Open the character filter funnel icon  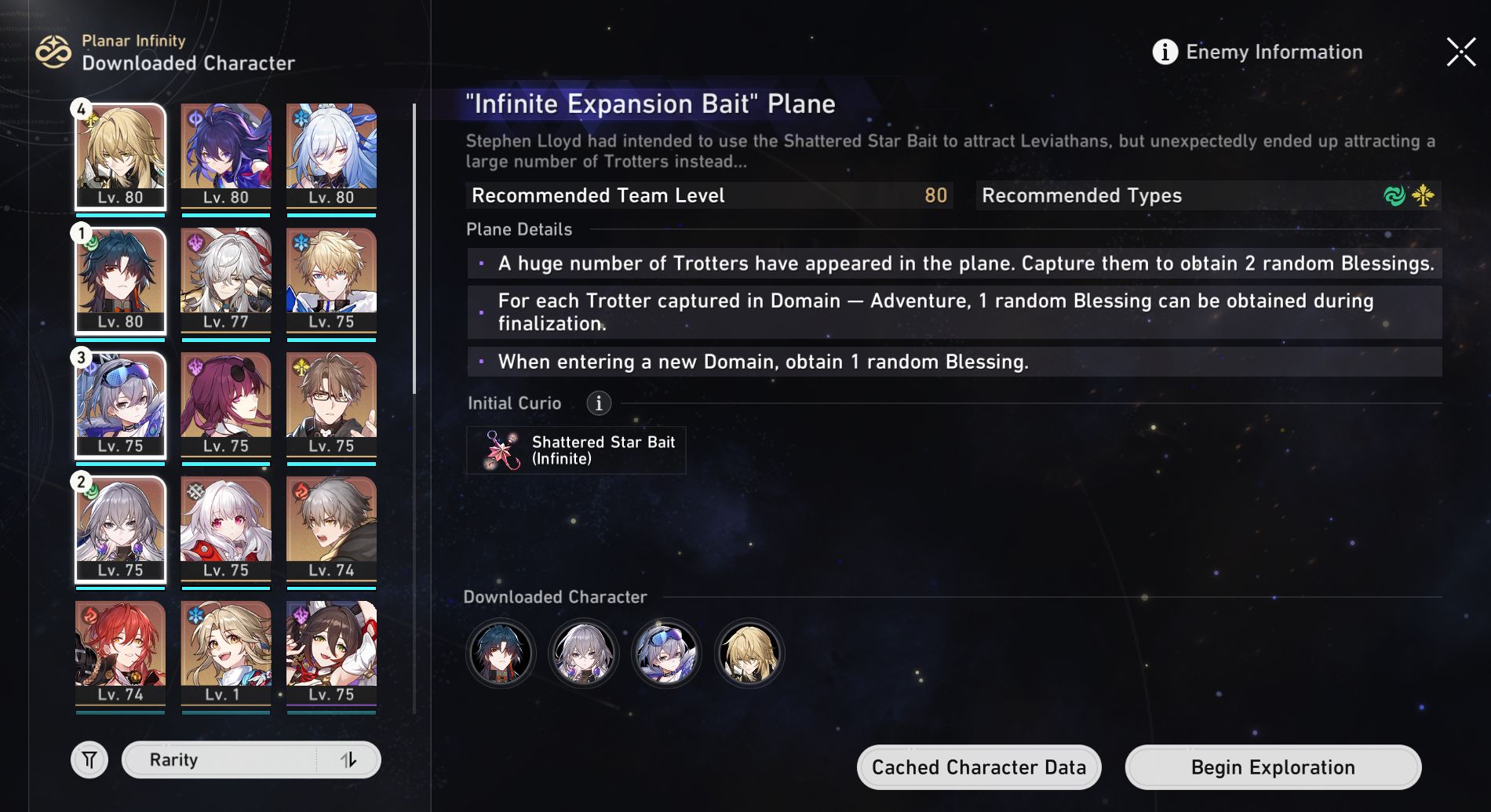click(90, 759)
